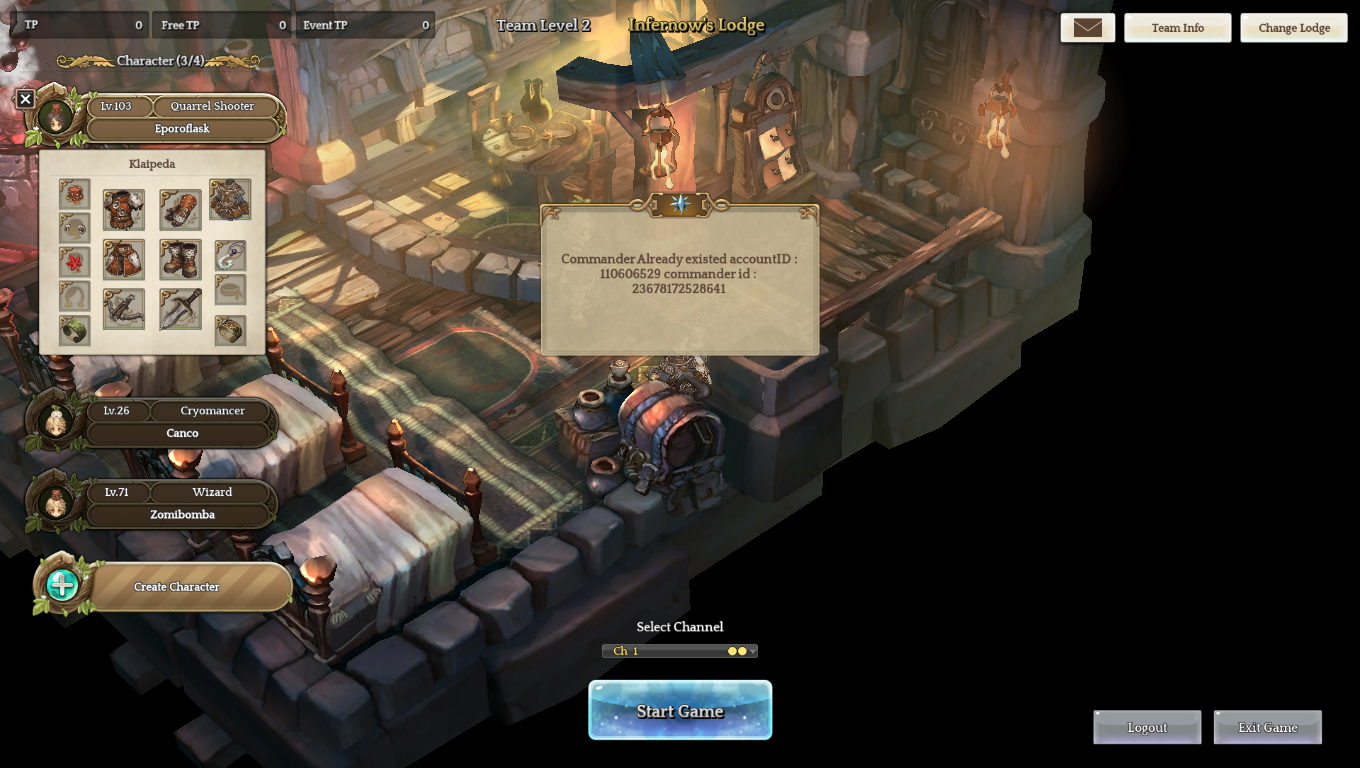This screenshot has height=768, width=1360.
Task: Select the Quarrel Shooter character Eporoflask
Action: pyautogui.click(x=182, y=128)
